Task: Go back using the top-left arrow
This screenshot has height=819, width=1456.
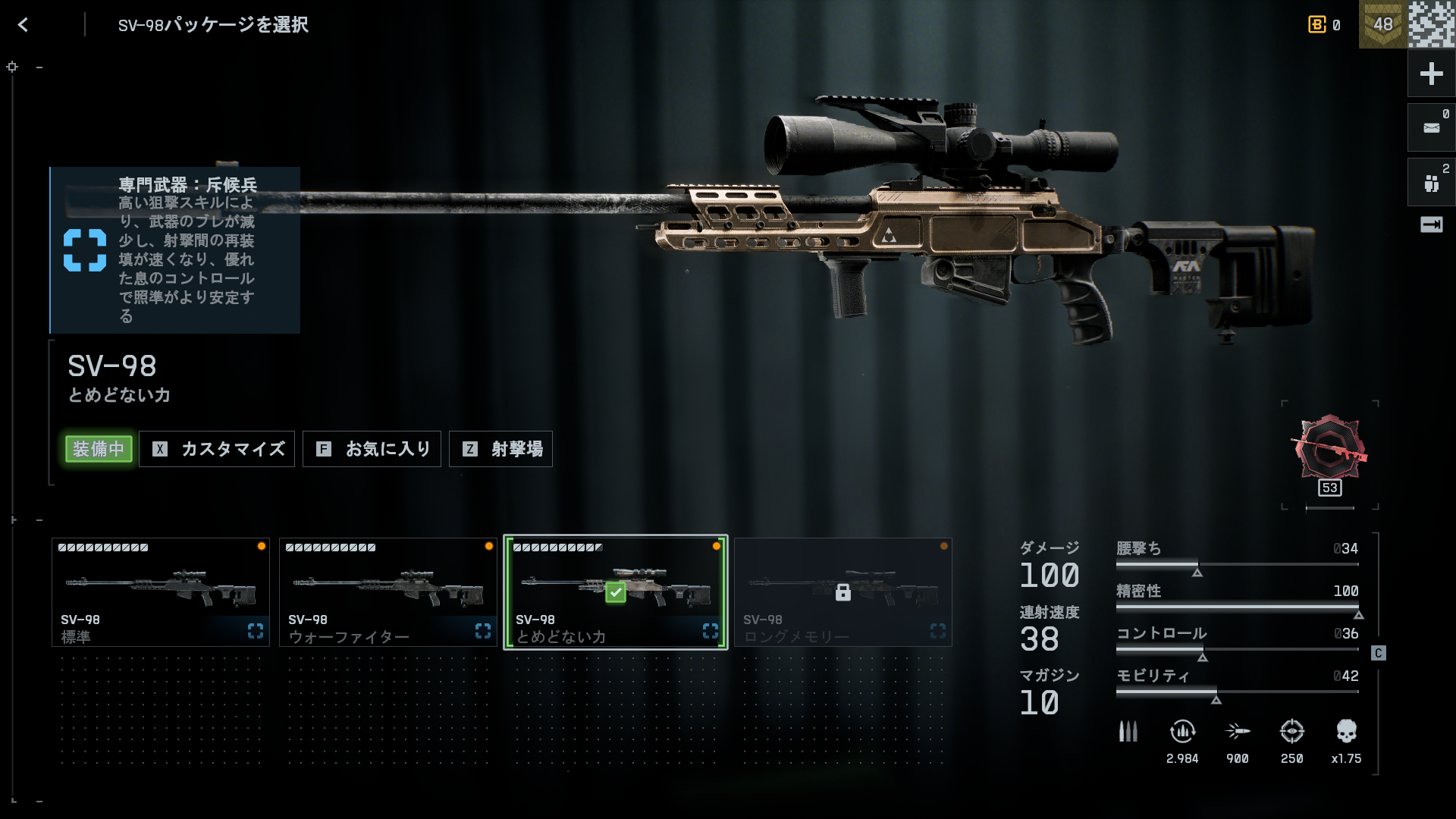Action: pyautogui.click(x=23, y=25)
